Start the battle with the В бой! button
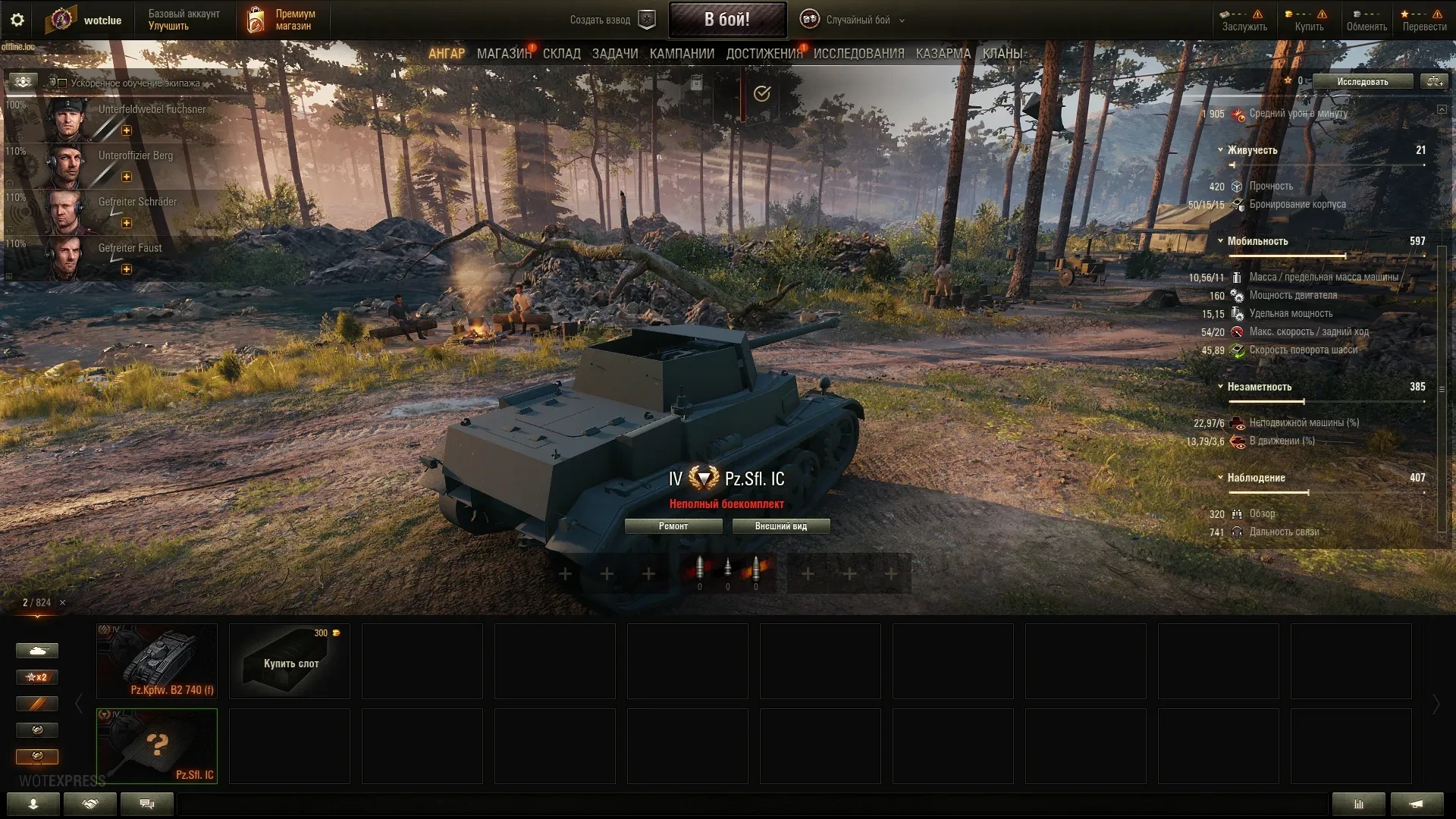The height and width of the screenshot is (819, 1456). coord(726,20)
